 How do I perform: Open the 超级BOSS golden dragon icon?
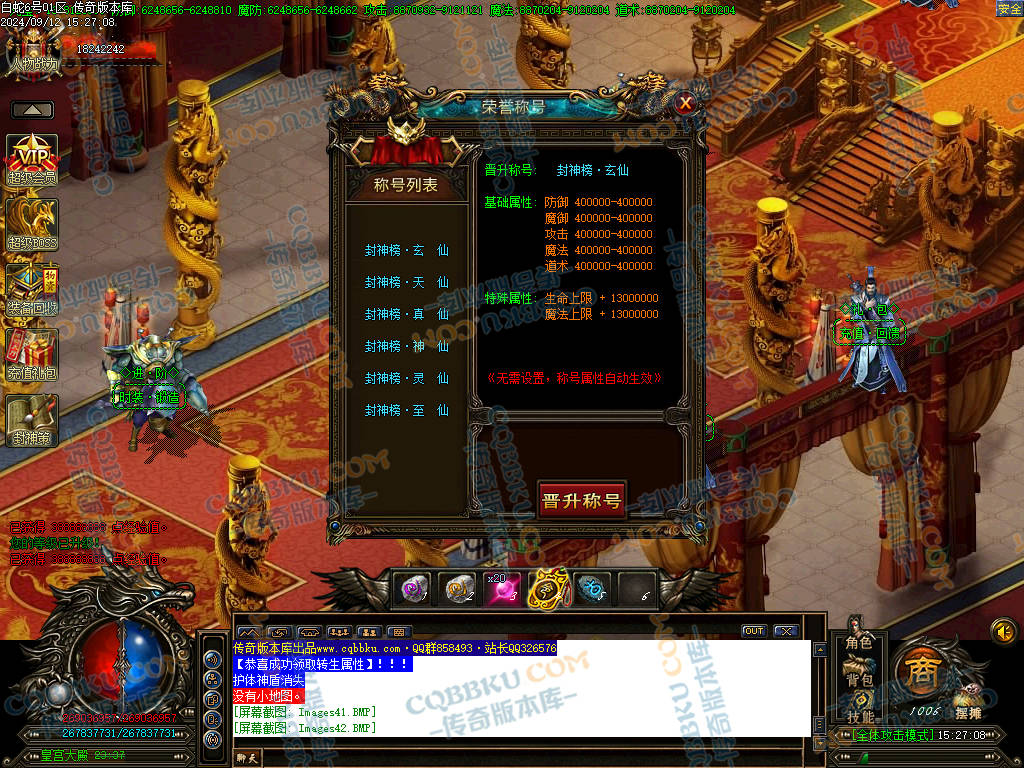[32, 224]
